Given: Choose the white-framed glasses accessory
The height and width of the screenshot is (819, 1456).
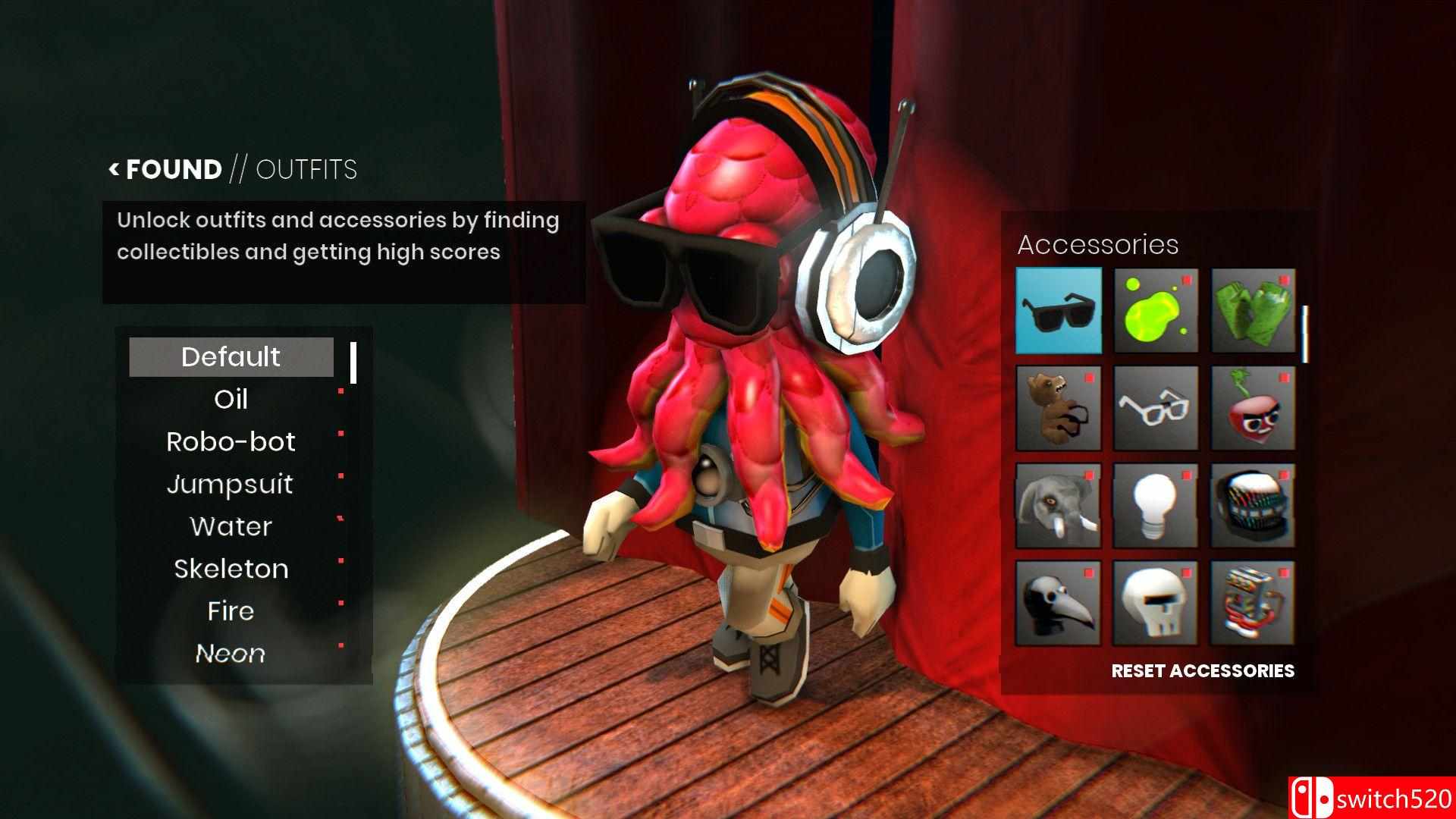Looking at the screenshot, I should [1156, 408].
